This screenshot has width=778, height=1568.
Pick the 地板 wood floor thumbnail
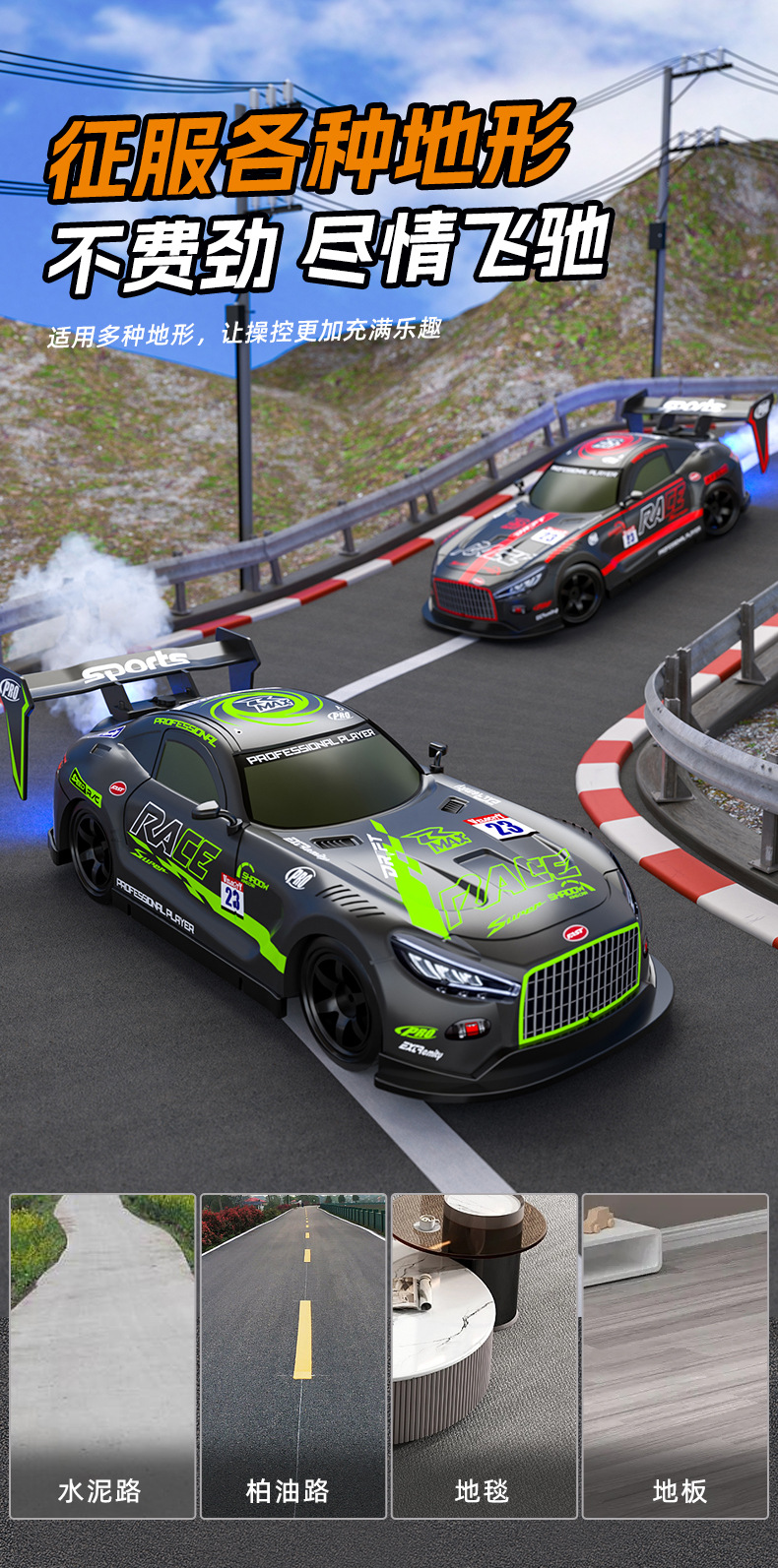click(675, 1354)
